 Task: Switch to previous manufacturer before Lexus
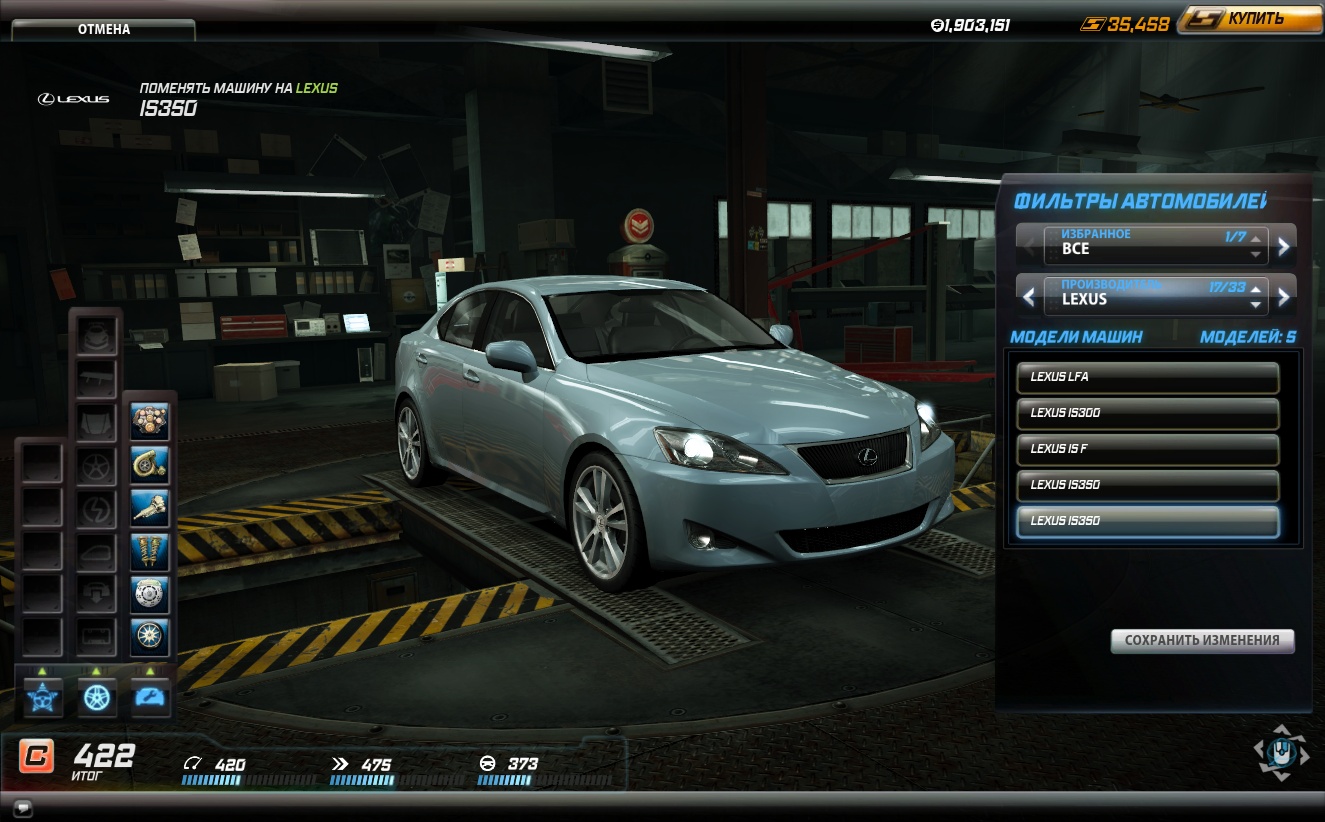click(1029, 295)
